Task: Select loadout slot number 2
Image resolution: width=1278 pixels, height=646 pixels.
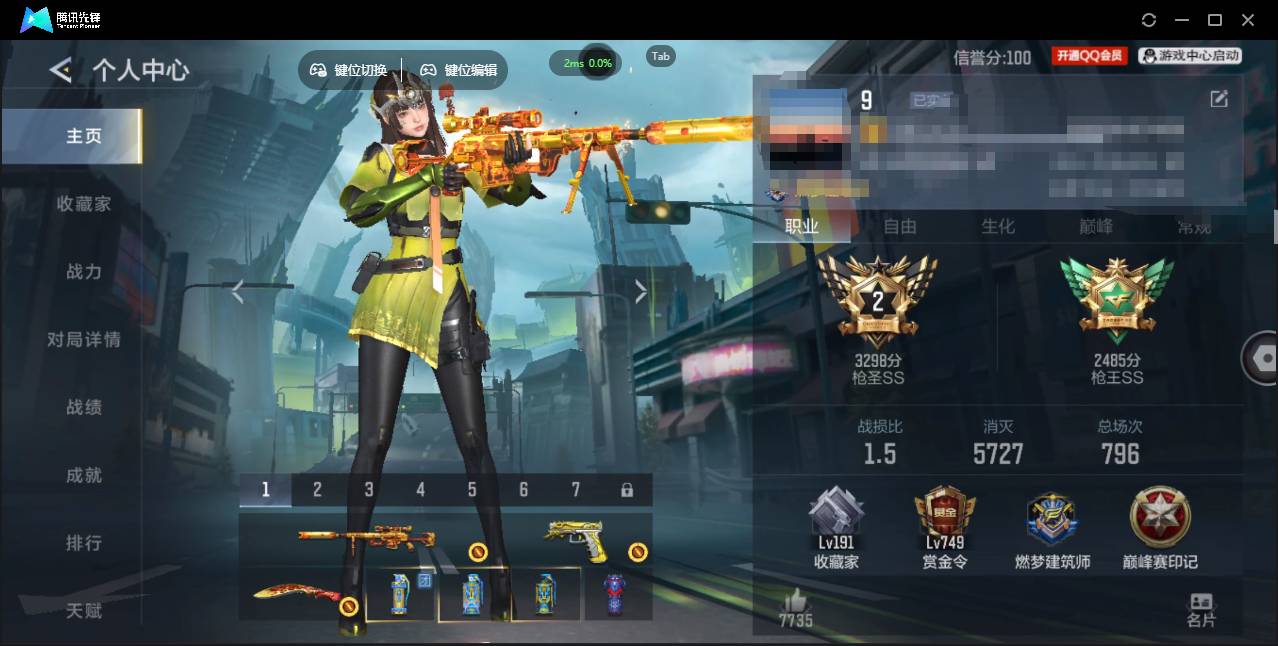Action: pyautogui.click(x=317, y=490)
